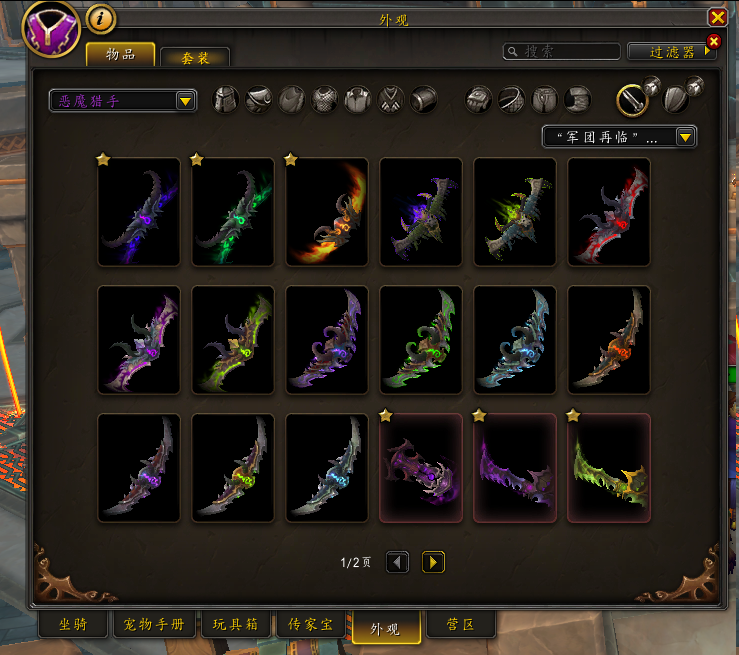The width and height of the screenshot is (739, 655).
Task: Select the 物品 items tab
Action: click(x=121, y=54)
